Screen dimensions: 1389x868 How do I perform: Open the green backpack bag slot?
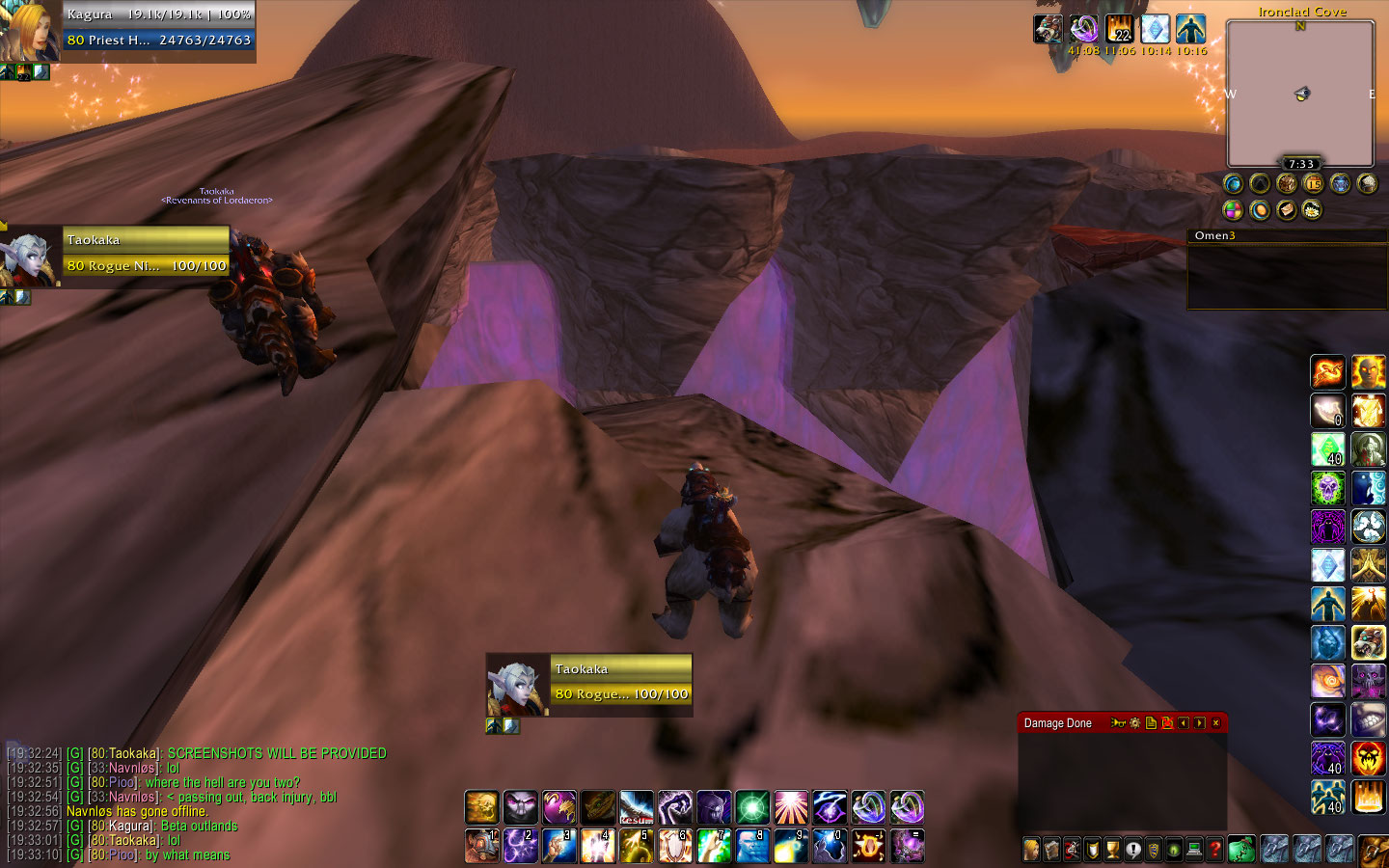click(1240, 850)
